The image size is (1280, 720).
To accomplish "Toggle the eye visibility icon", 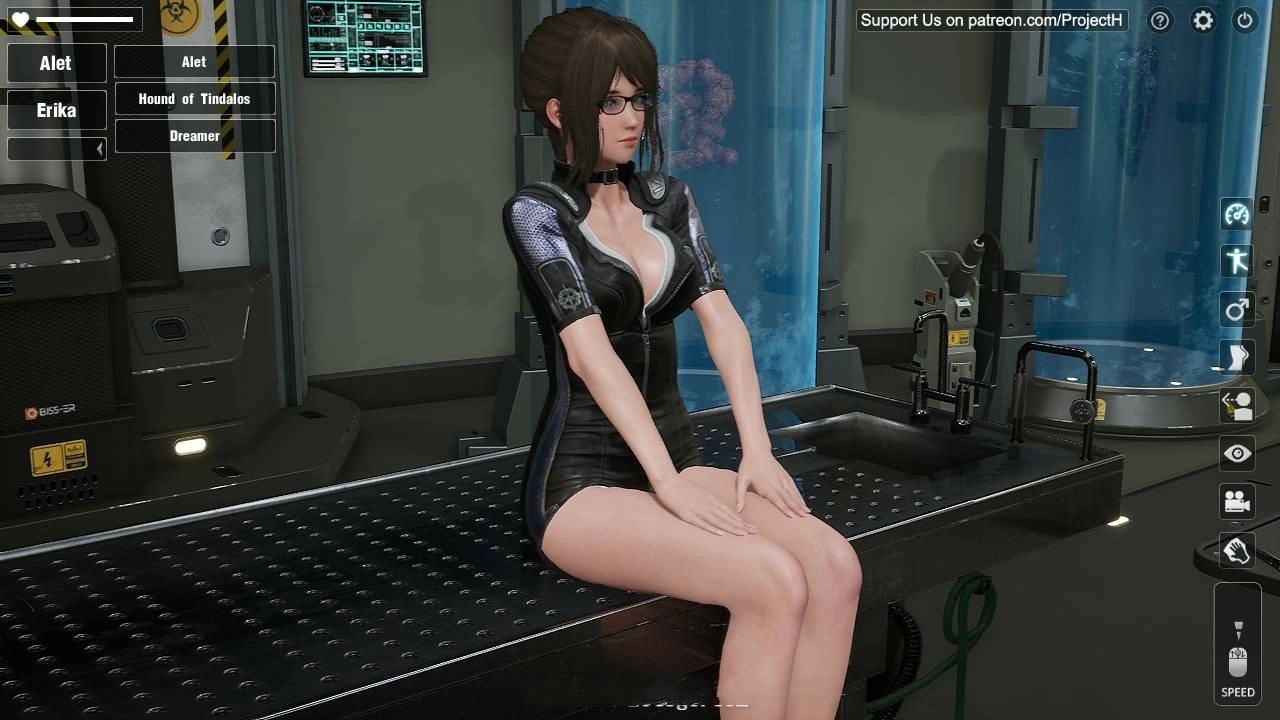I will click(x=1237, y=454).
